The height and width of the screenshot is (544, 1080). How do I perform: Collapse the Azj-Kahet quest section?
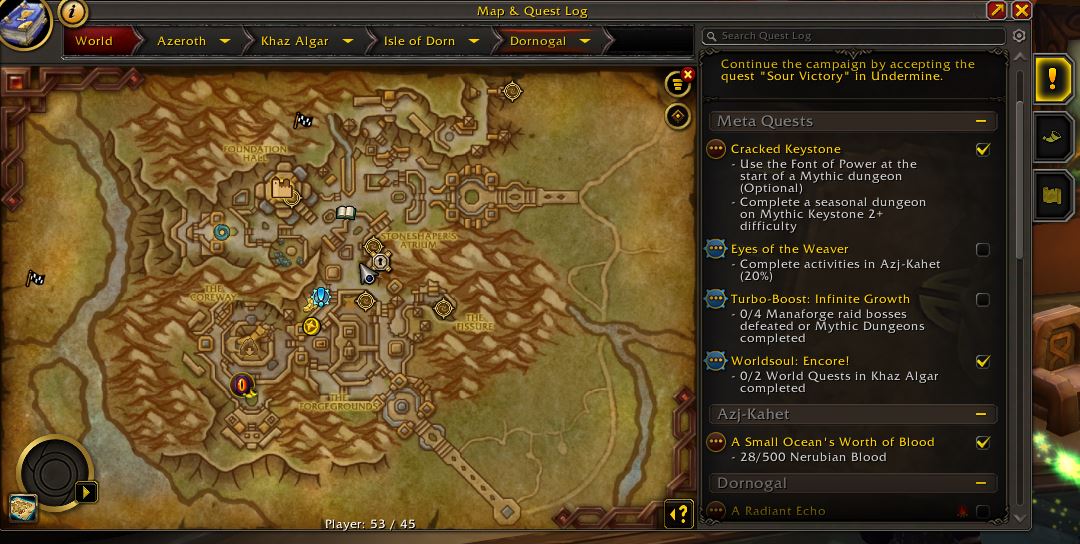(x=982, y=414)
